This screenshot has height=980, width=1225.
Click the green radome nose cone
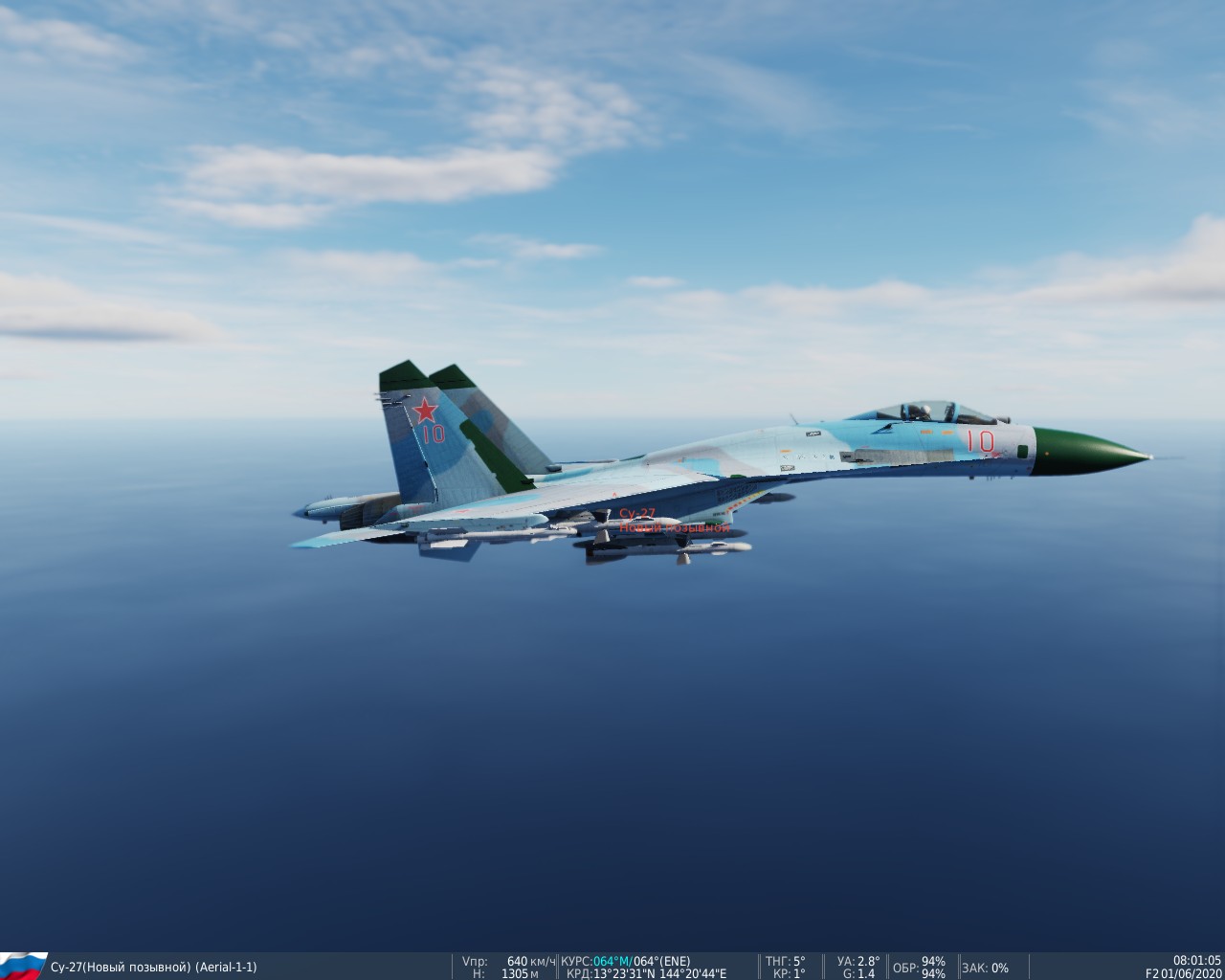coord(1081,446)
